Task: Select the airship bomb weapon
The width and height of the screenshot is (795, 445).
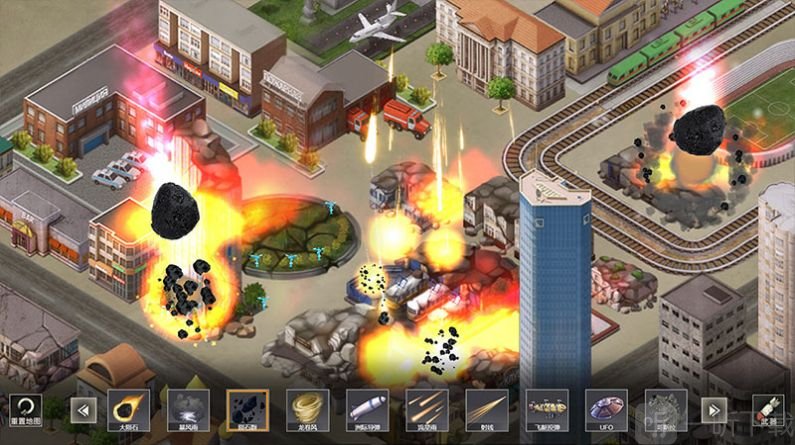Action: (546, 409)
